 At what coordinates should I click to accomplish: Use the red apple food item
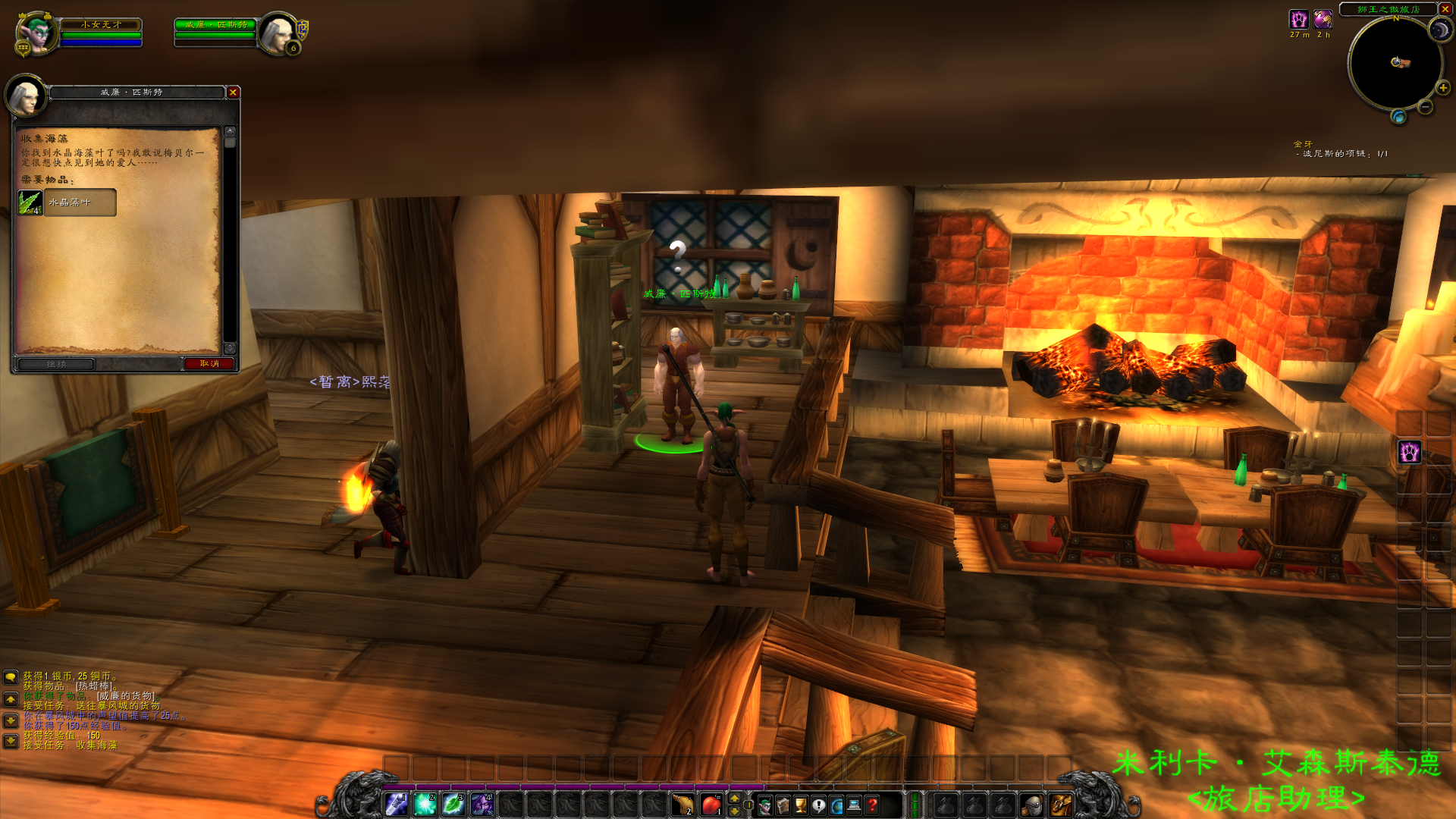point(711,805)
